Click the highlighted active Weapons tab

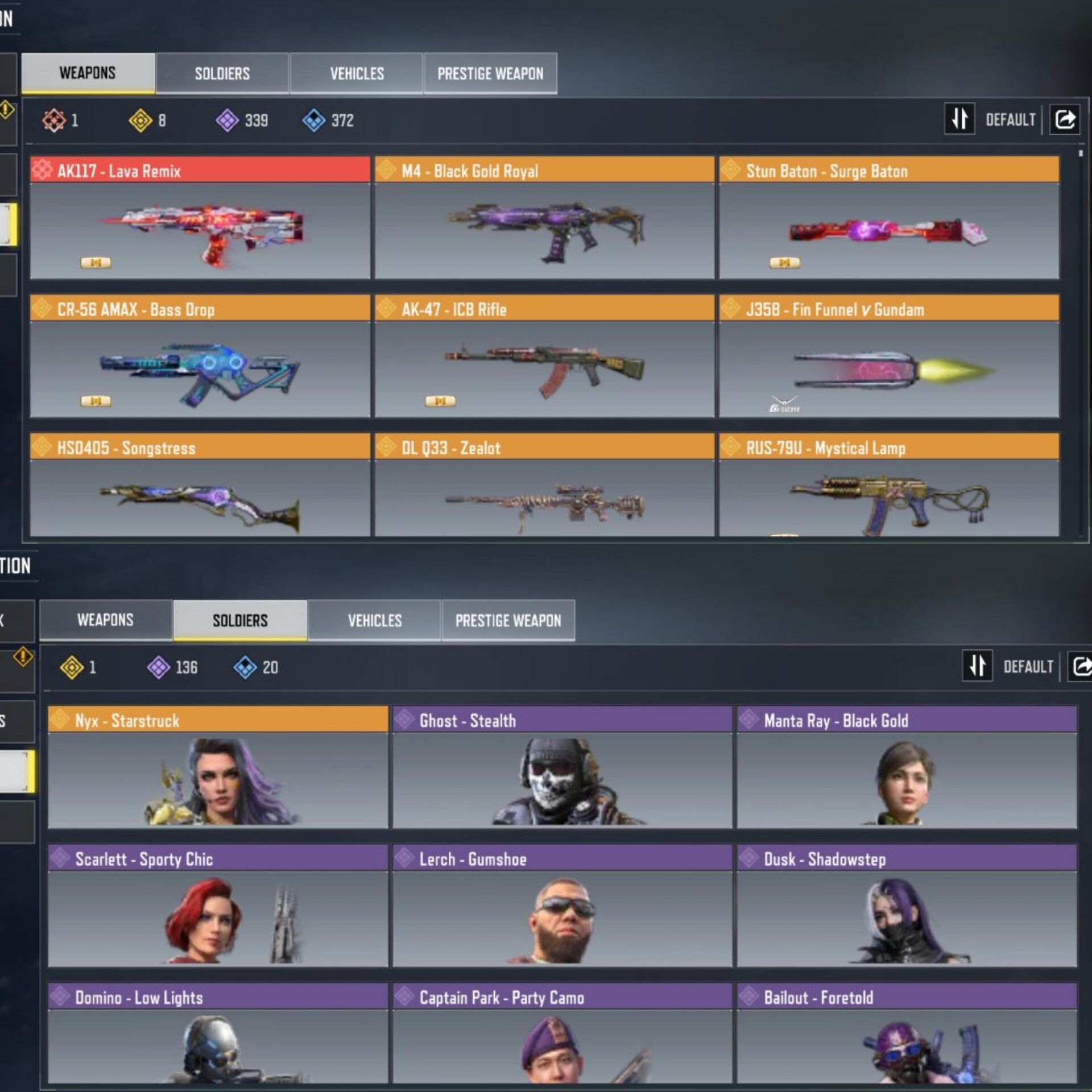tap(88, 73)
